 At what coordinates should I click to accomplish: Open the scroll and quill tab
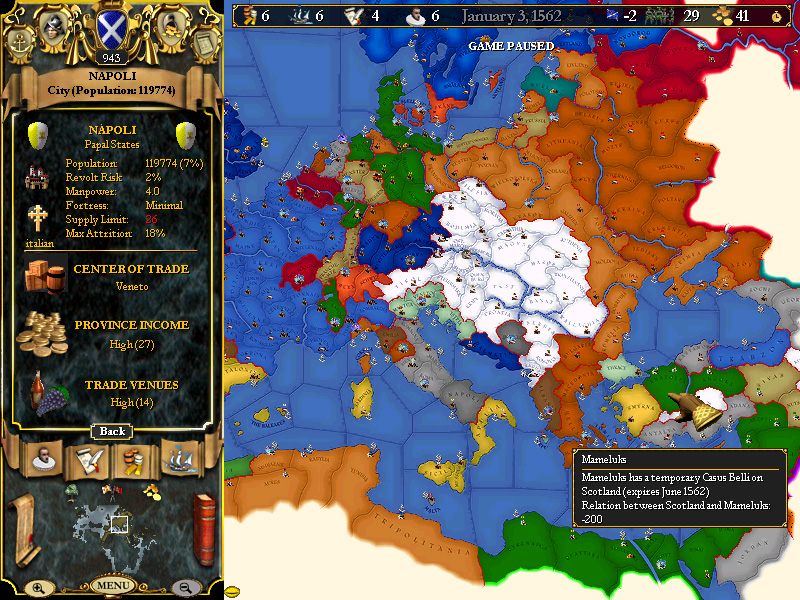[87, 461]
